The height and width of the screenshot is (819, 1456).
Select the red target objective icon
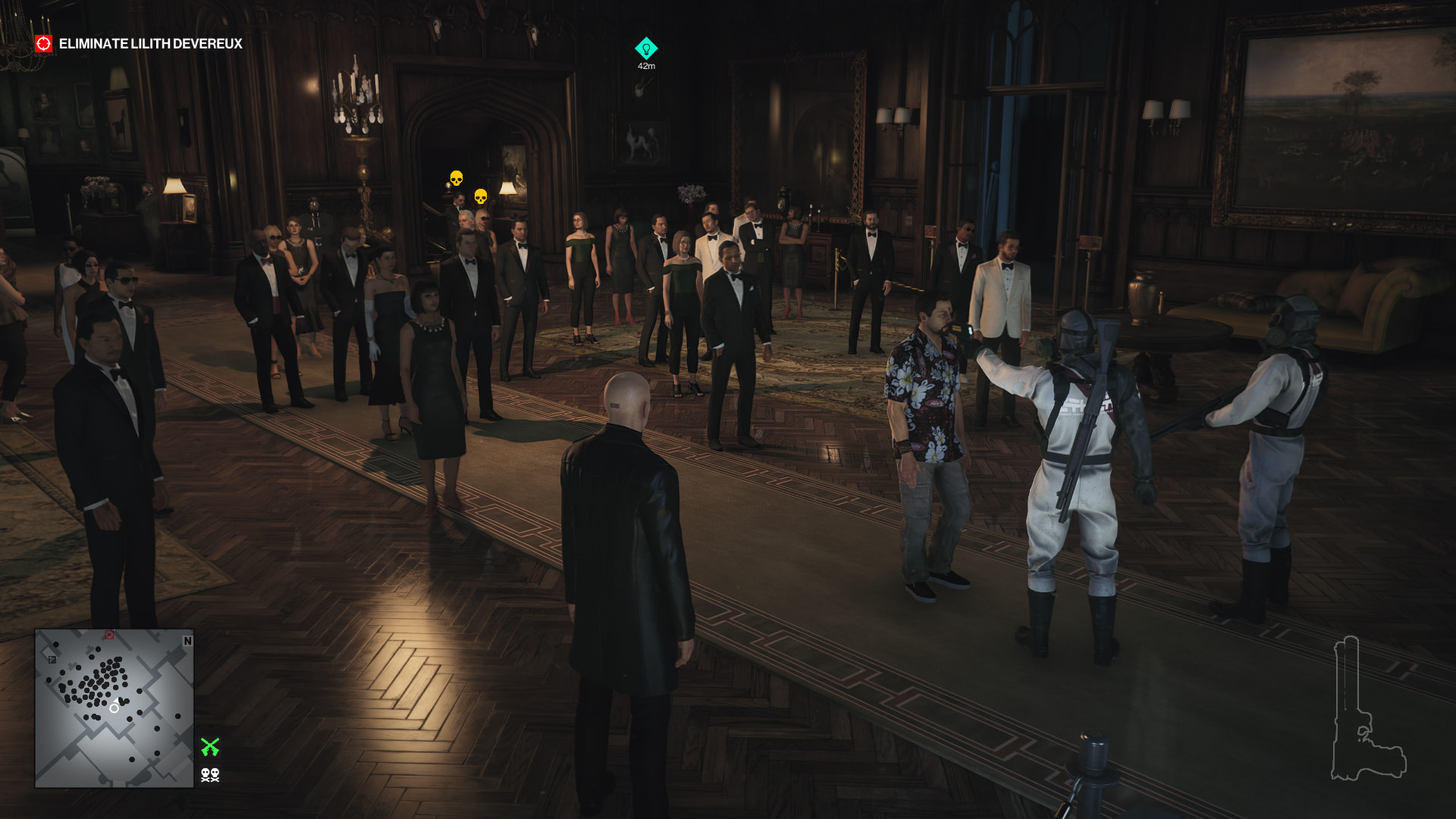(44, 44)
